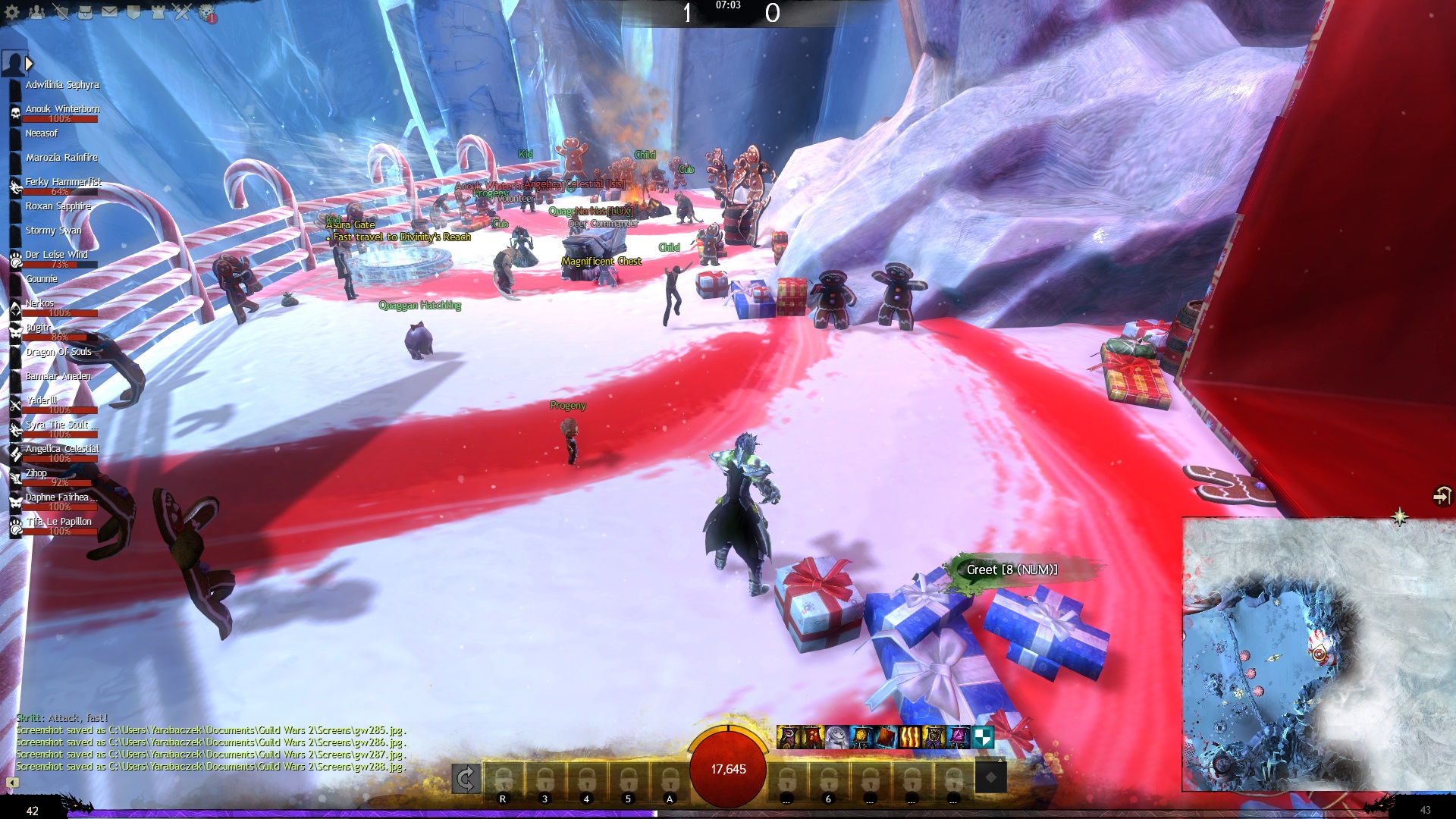This screenshot has width=1456, height=819.
Task: Select Angelica Celestial in squad list
Action: 61,450
